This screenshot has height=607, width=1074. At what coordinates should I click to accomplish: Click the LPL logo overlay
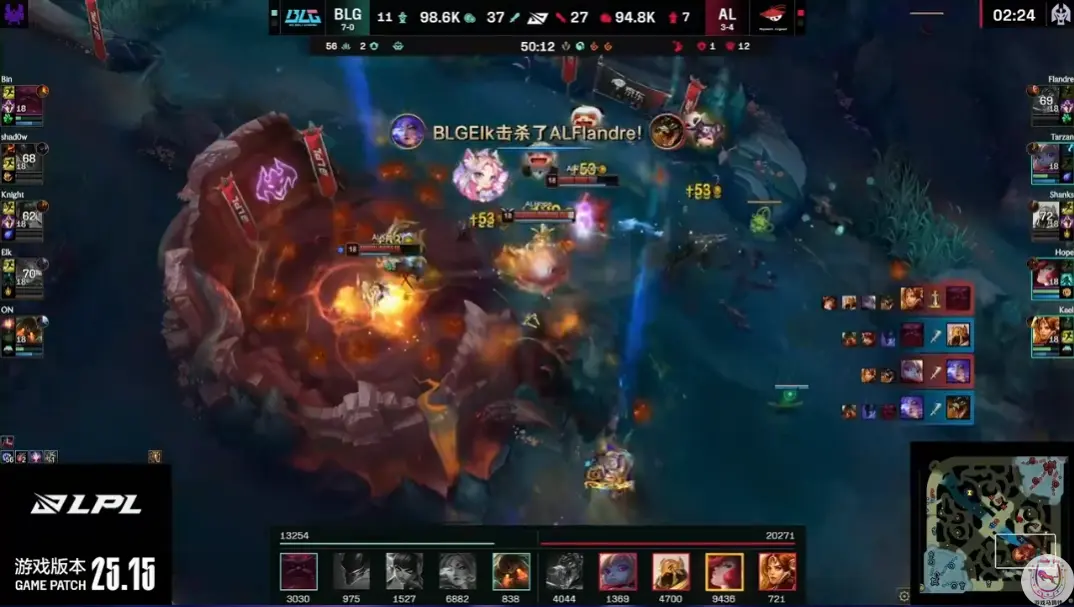[85, 505]
